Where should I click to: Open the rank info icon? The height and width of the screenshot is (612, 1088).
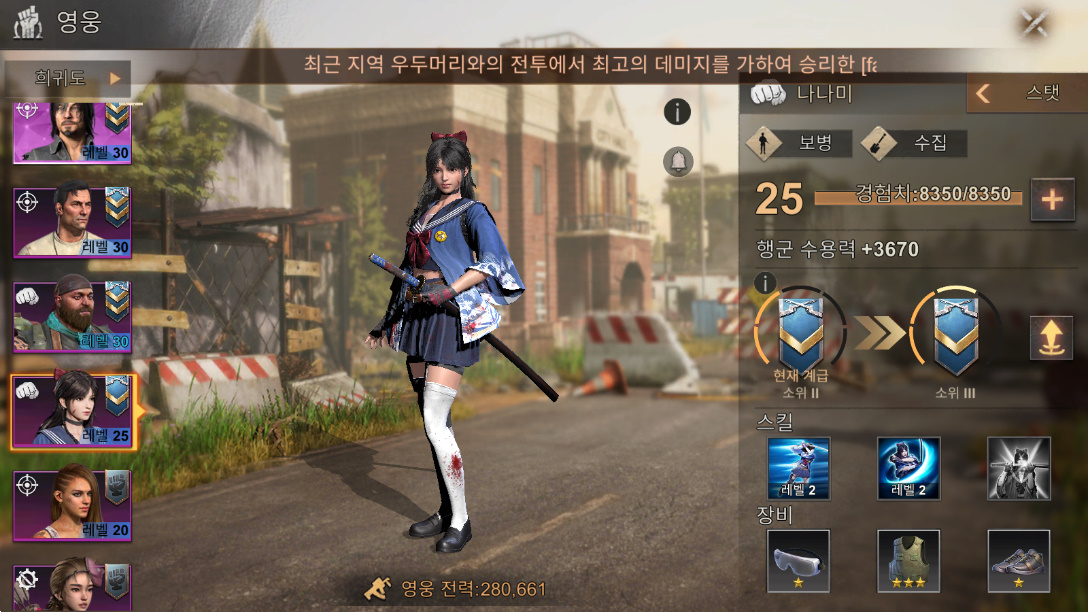(766, 283)
